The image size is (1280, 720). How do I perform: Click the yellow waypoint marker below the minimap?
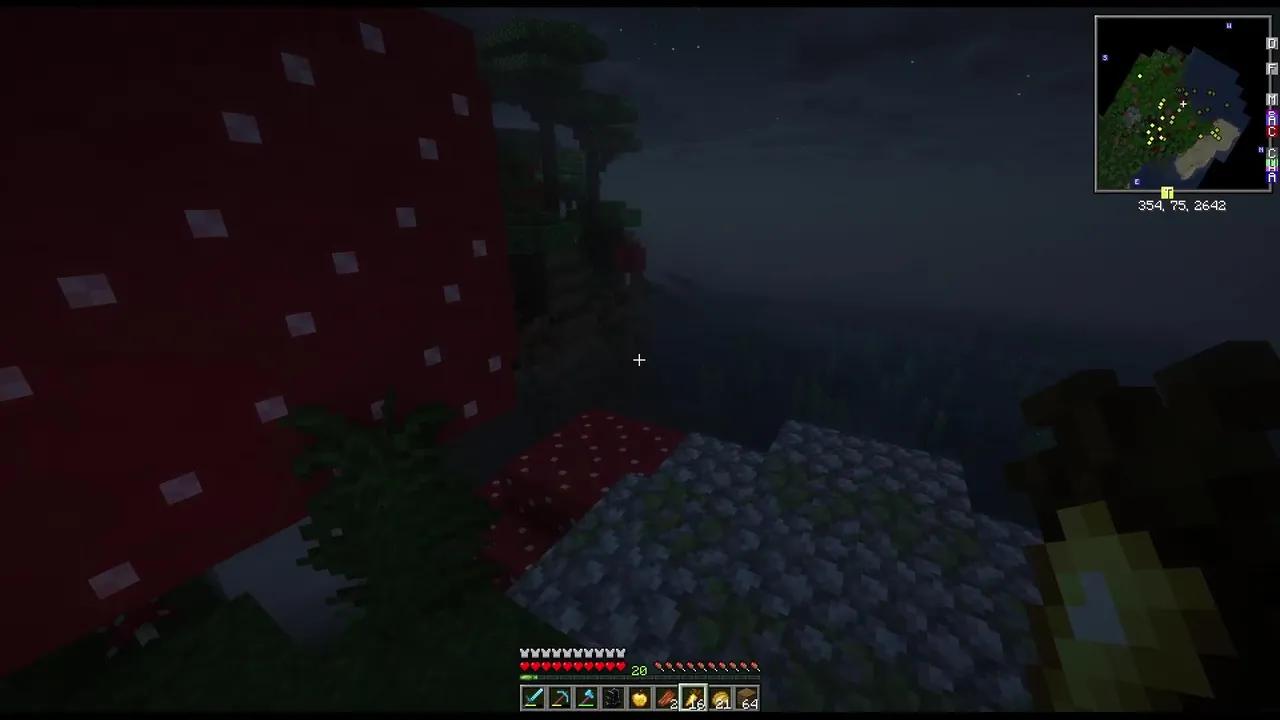point(1167,193)
